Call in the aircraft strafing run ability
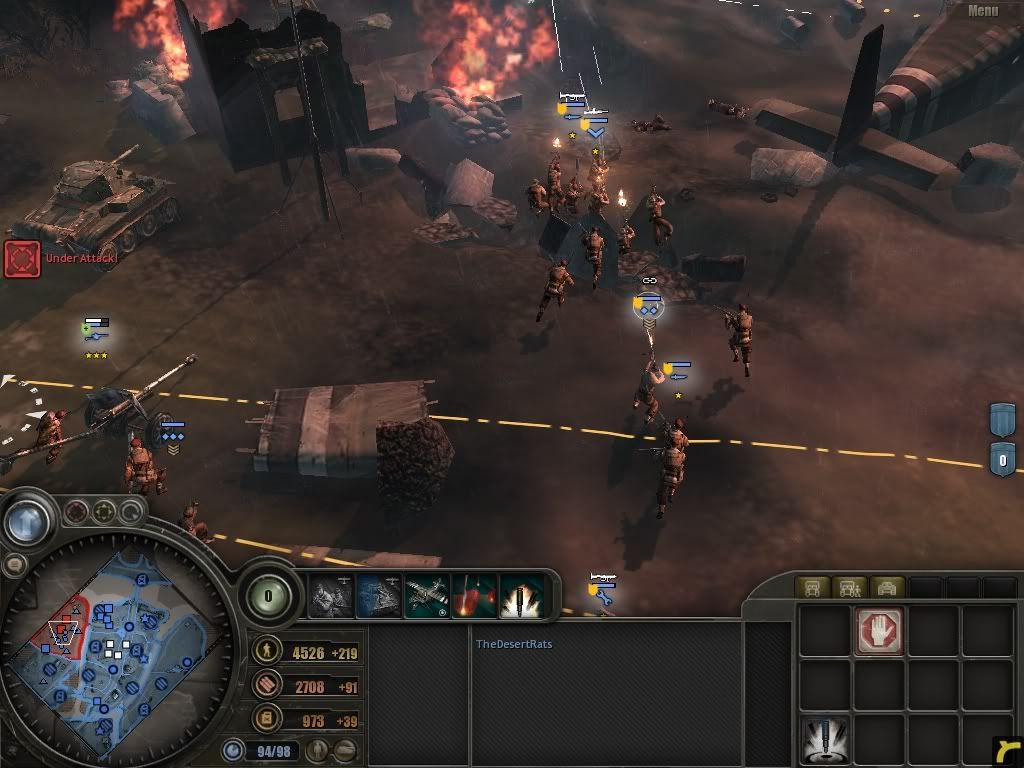The height and width of the screenshot is (768, 1024). click(x=427, y=596)
